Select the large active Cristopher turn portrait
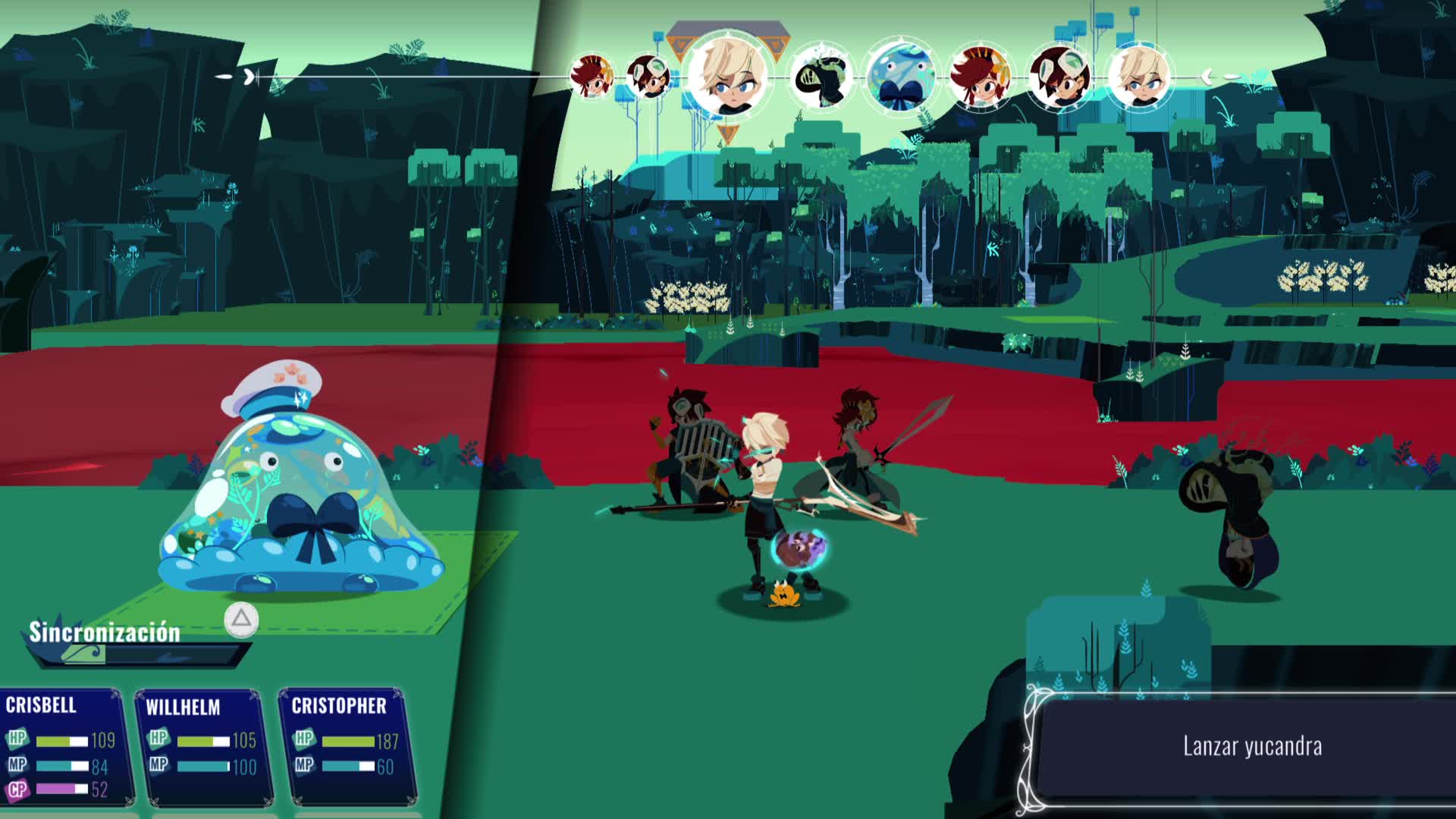This screenshot has width=1456, height=819. pos(727,76)
